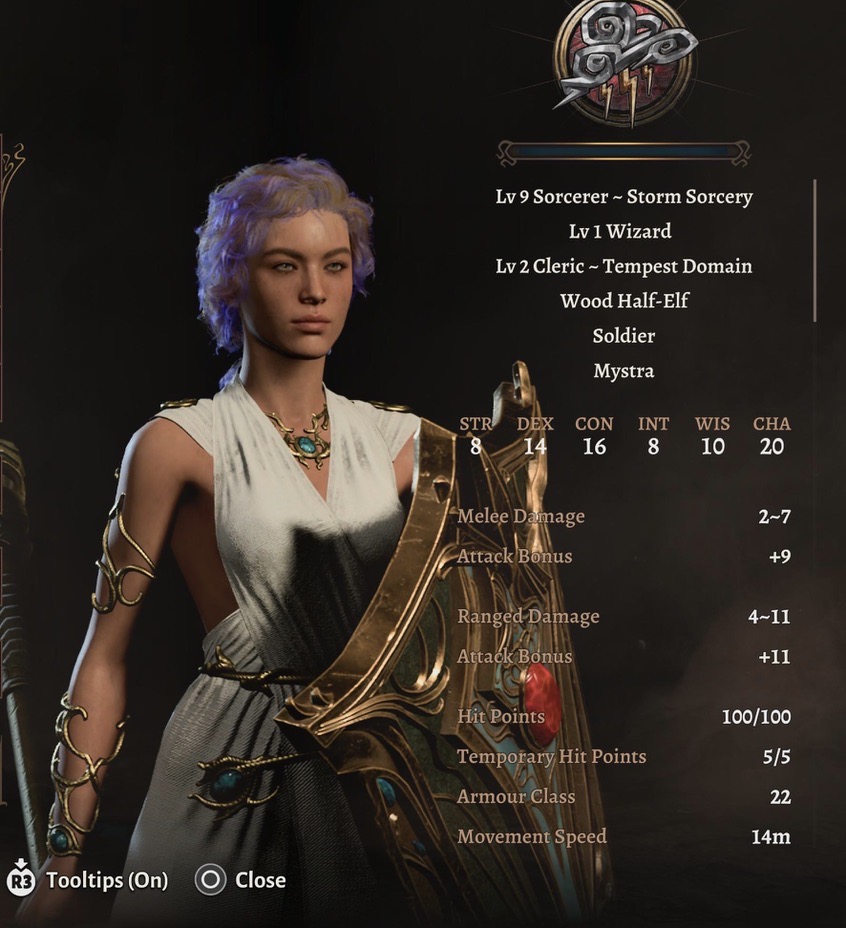This screenshot has height=928, width=846.
Task: Select the Lv 9 Sorcerer class entry
Action: (624, 196)
